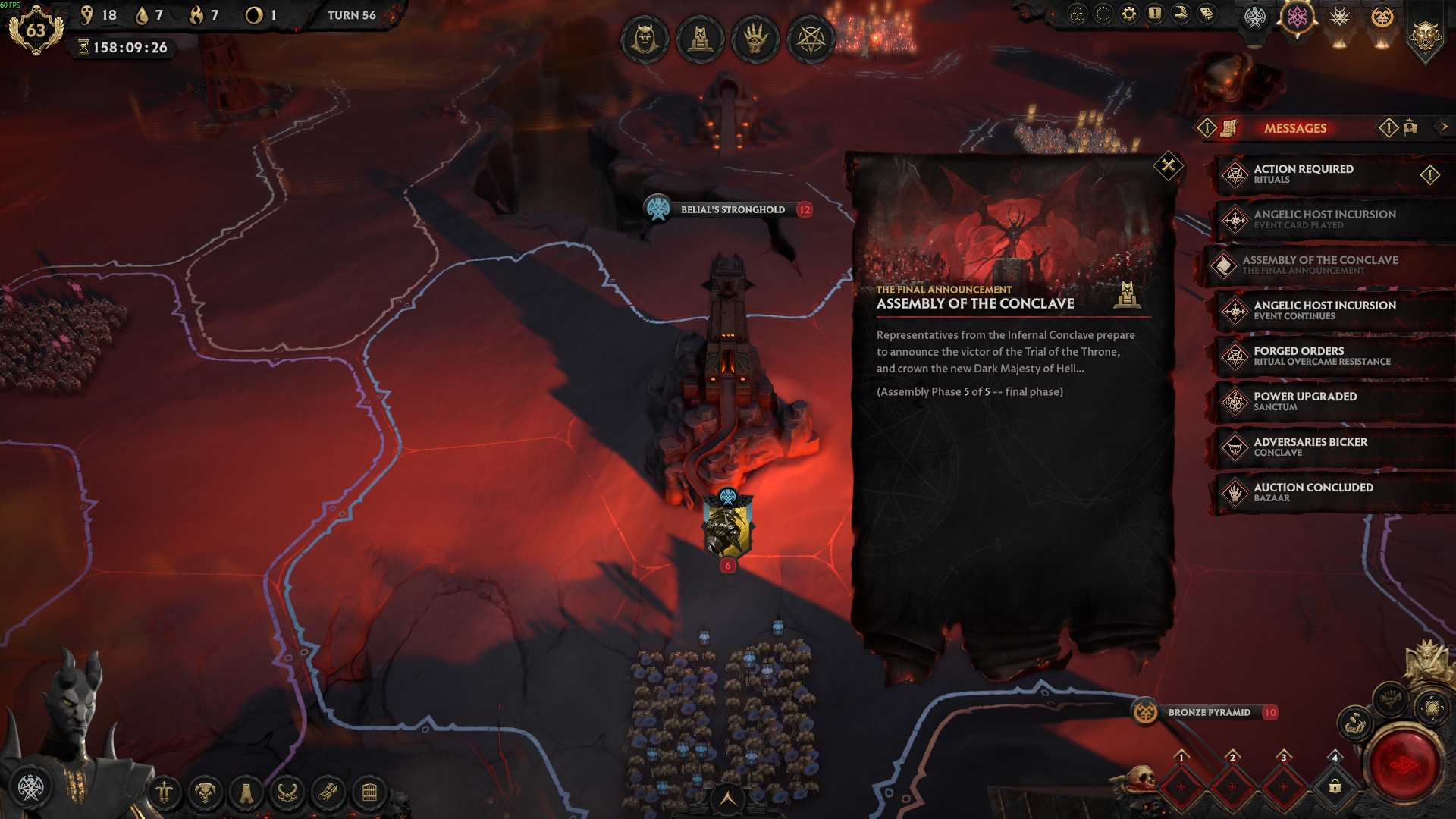Open the pentagram rituals menu
Image resolution: width=1456 pixels, height=819 pixels.
[811, 39]
